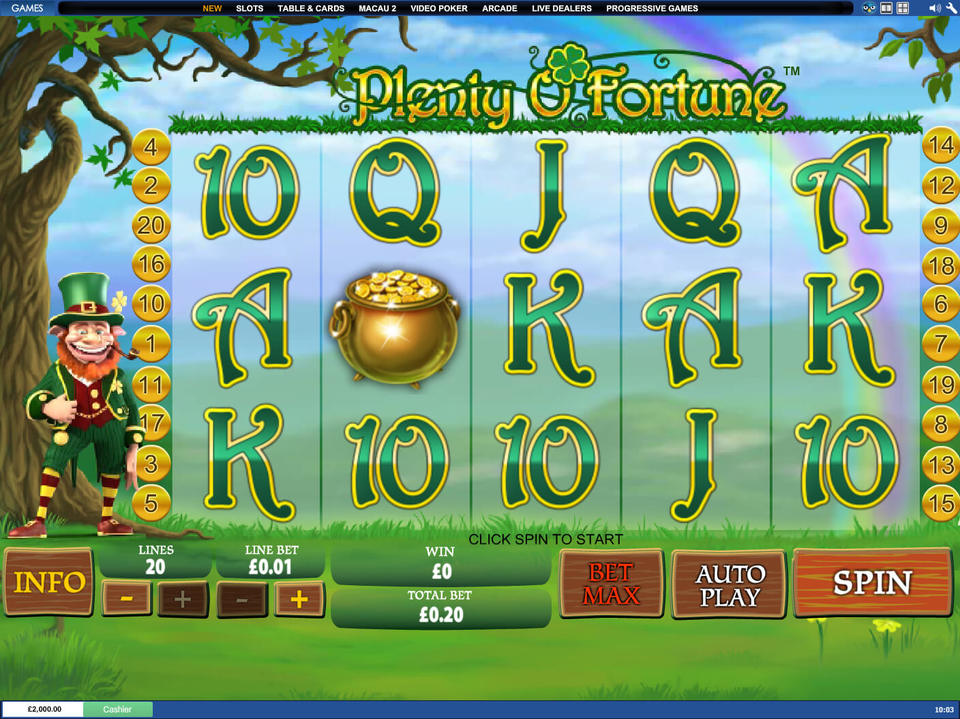Switch to Table & Cards games
This screenshot has height=719, width=960.
tap(311, 8)
